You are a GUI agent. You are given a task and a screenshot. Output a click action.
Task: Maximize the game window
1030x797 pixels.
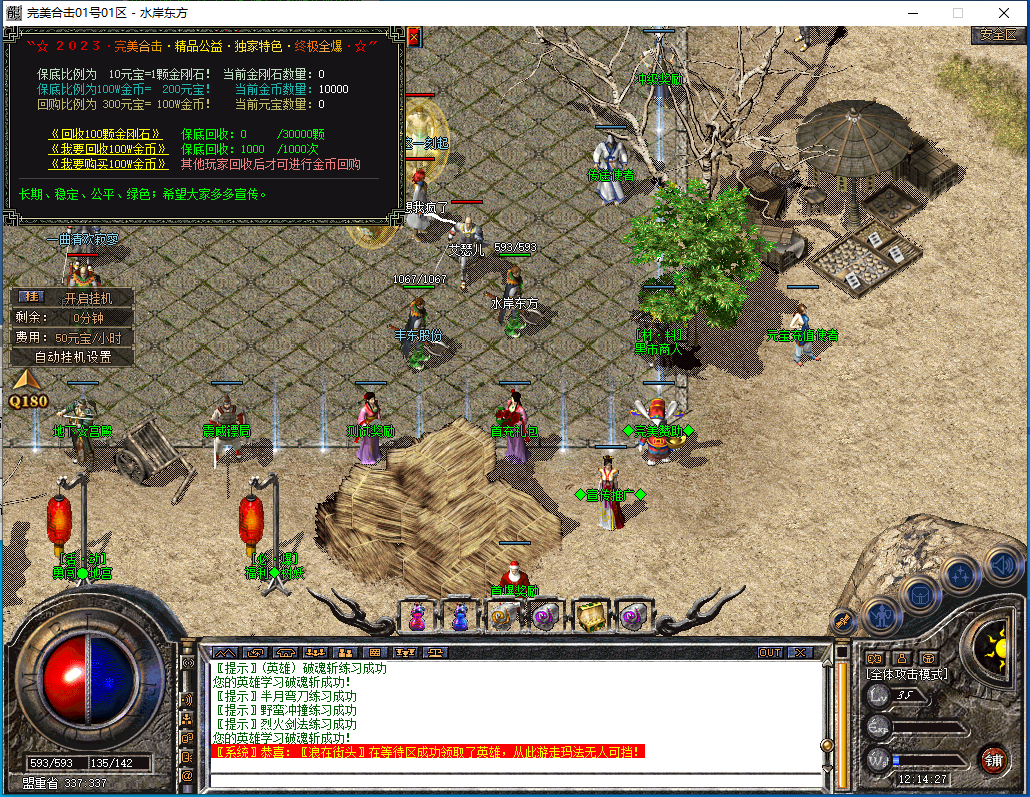958,13
